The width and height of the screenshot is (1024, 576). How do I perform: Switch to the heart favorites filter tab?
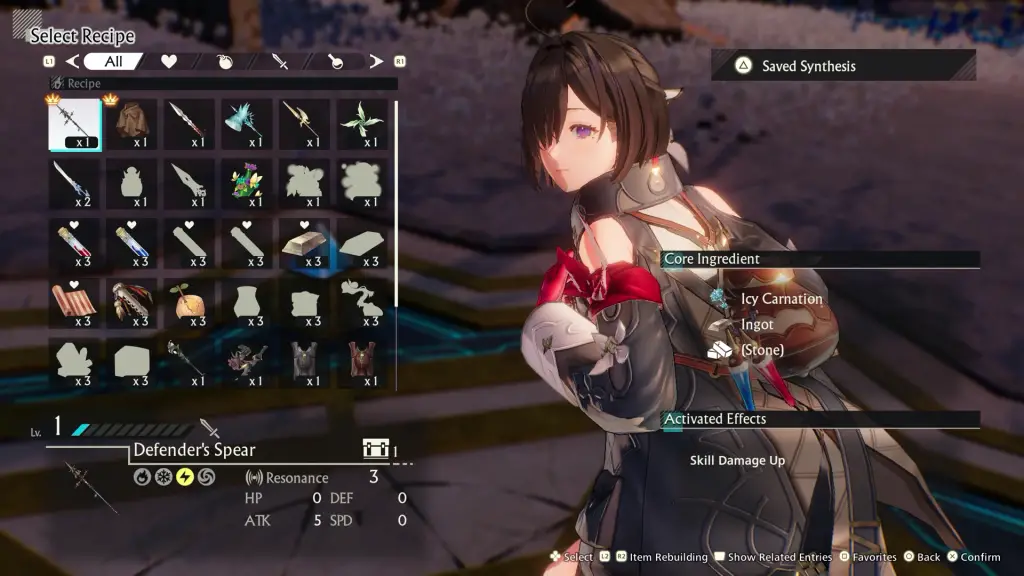pos(169,62)
